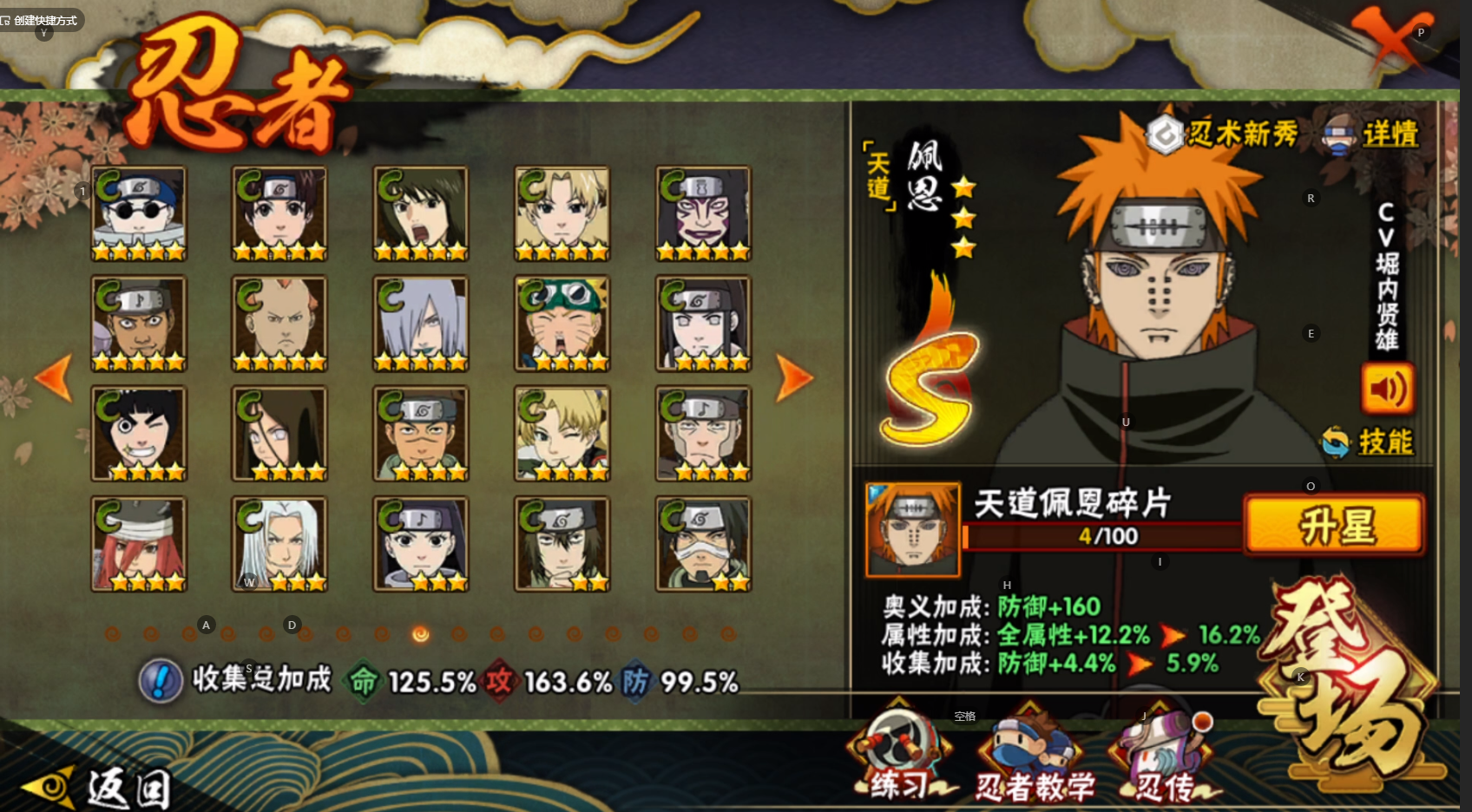Open 详情 details for Pain

[x=1371, y=134]
